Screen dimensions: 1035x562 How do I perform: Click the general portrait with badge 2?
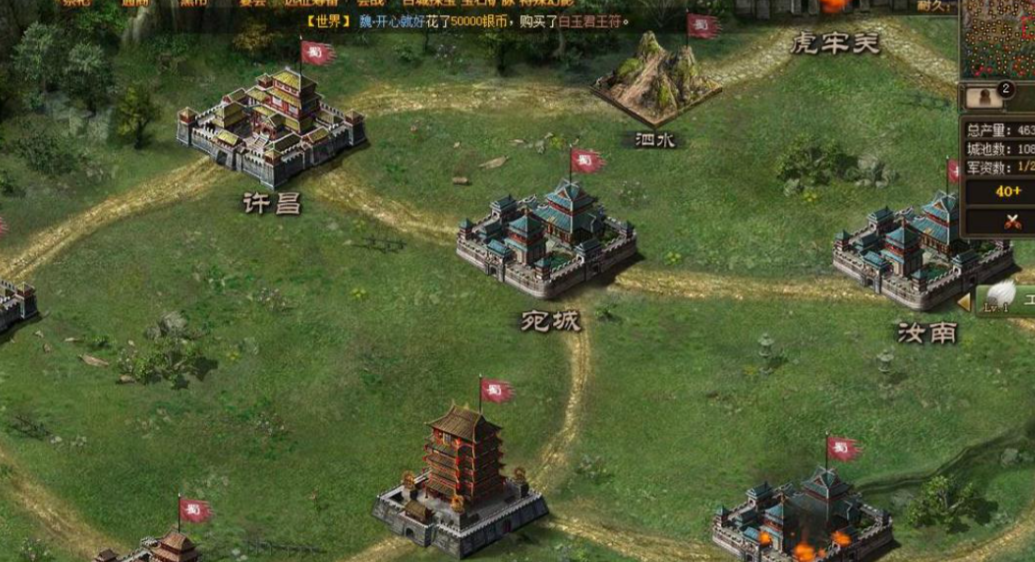(988, 96)
